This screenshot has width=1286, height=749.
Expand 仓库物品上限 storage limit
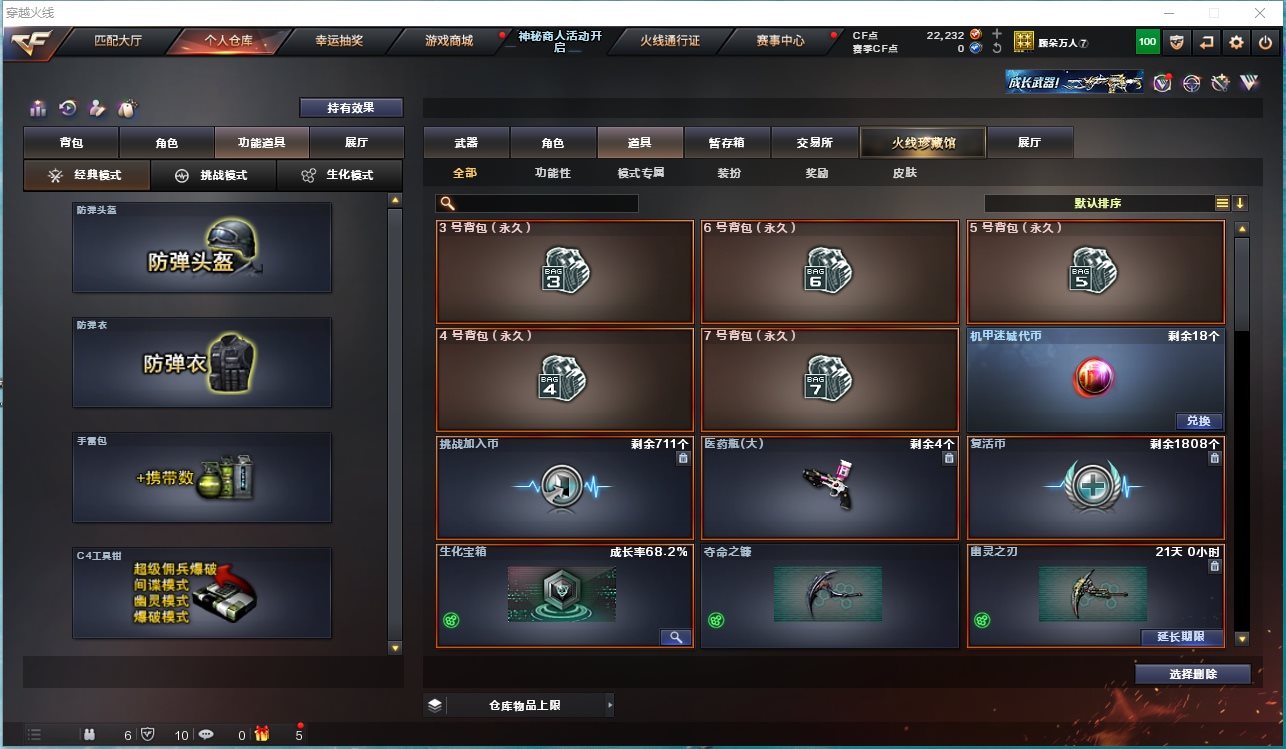[519, 705]
